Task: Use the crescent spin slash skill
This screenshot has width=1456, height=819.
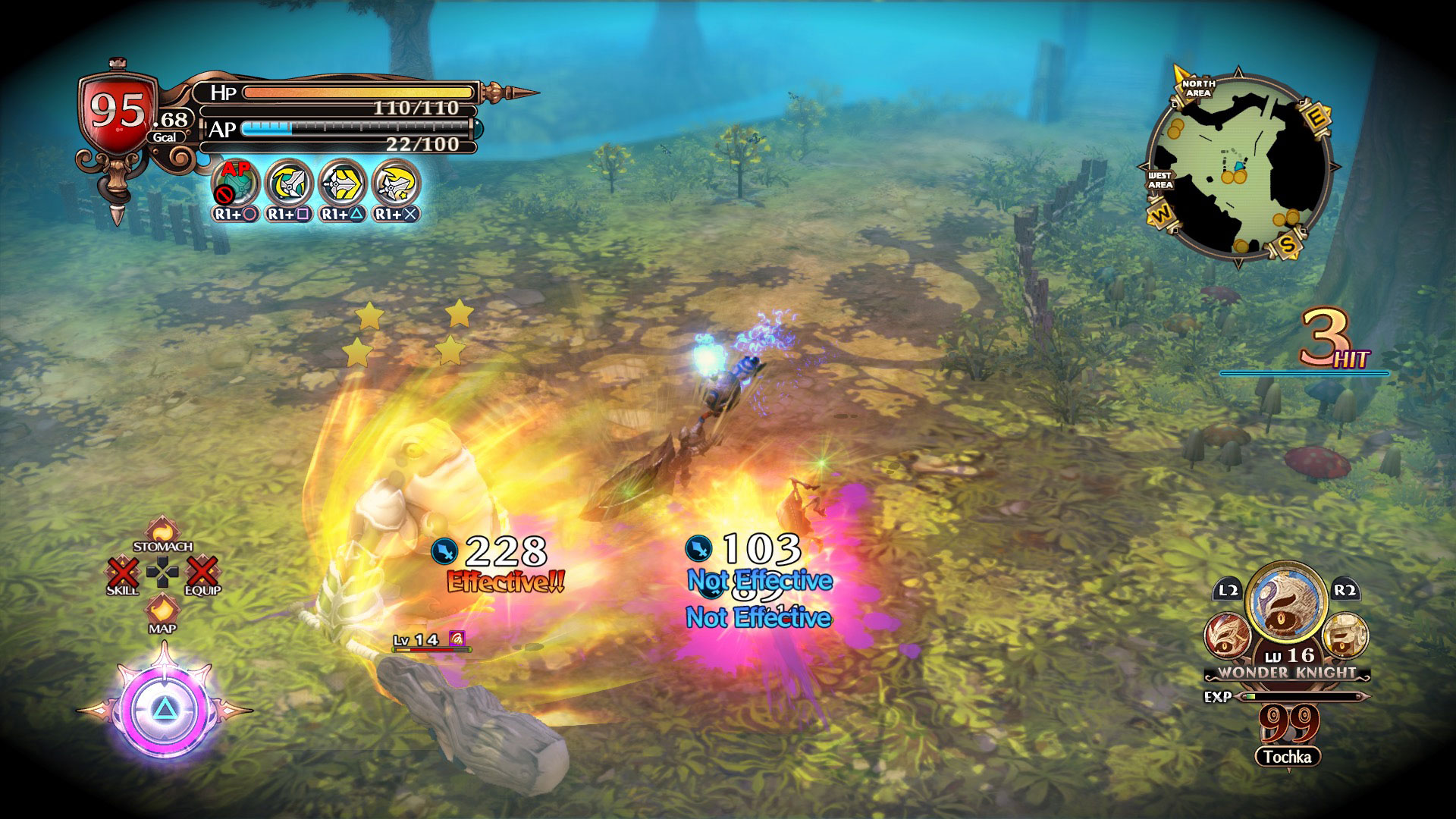Action: click(x=290, y=183)
